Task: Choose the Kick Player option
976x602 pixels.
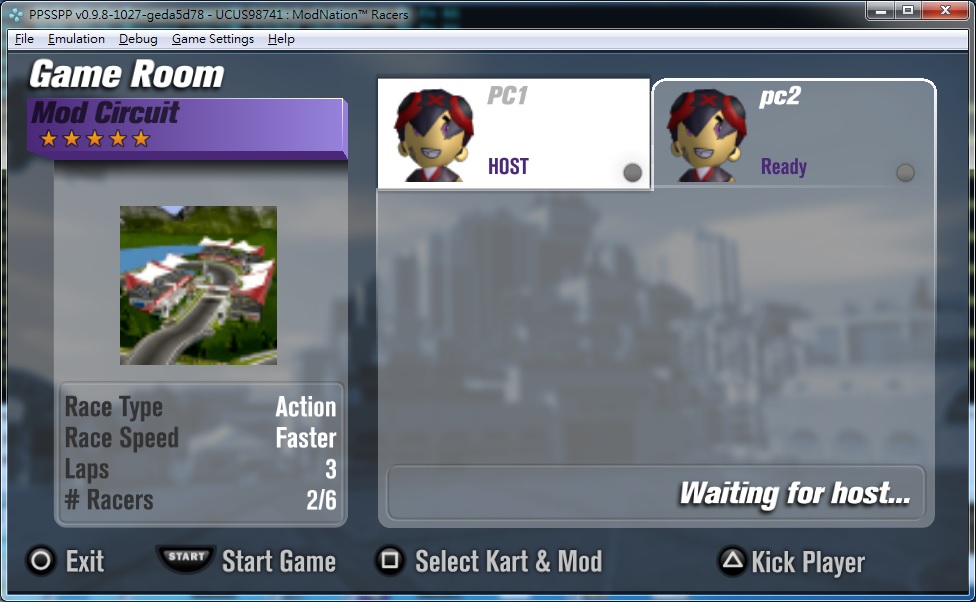Action: 791,562
